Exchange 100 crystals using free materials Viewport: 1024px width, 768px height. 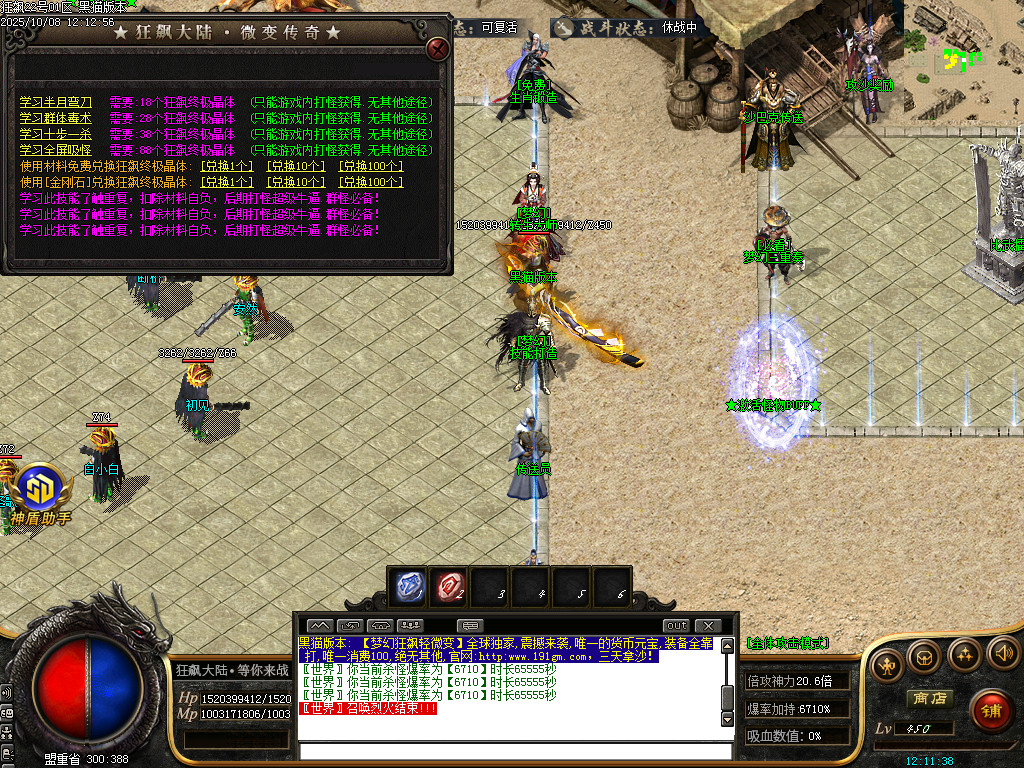(x=370, y=166)
